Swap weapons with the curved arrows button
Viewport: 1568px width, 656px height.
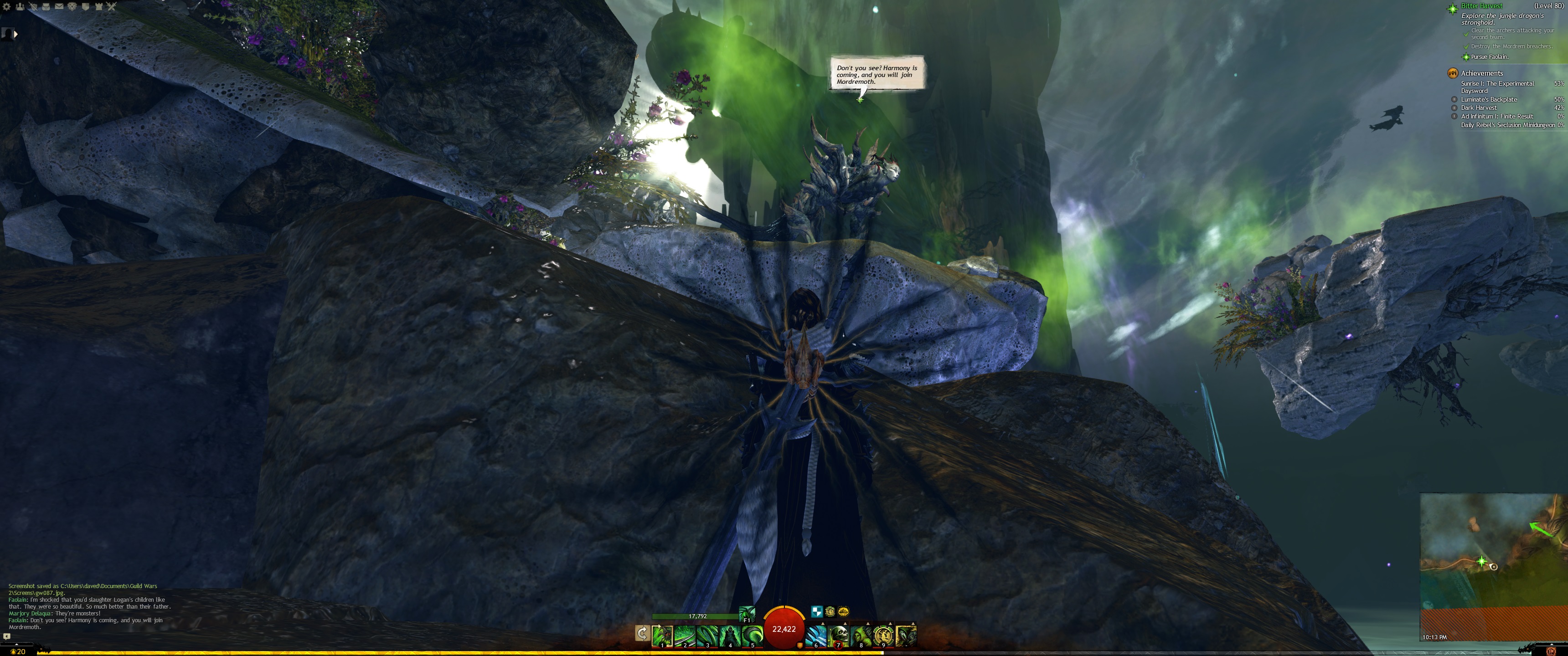(642, 634)
